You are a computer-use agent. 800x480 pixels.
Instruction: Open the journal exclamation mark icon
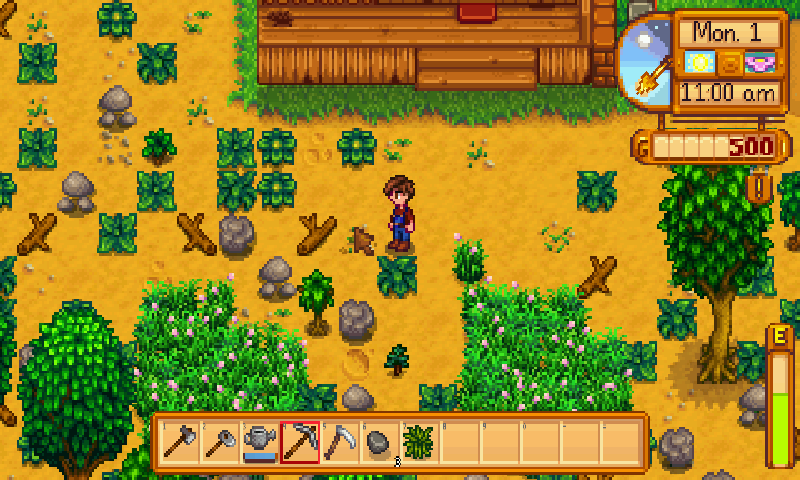[760, 187]
